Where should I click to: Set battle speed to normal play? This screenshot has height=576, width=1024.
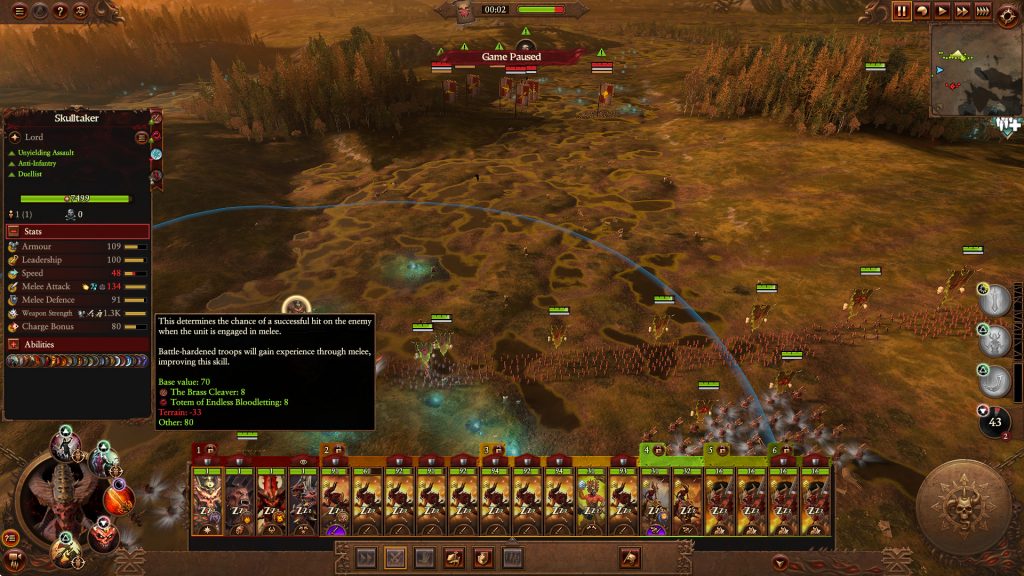(942, 11)
